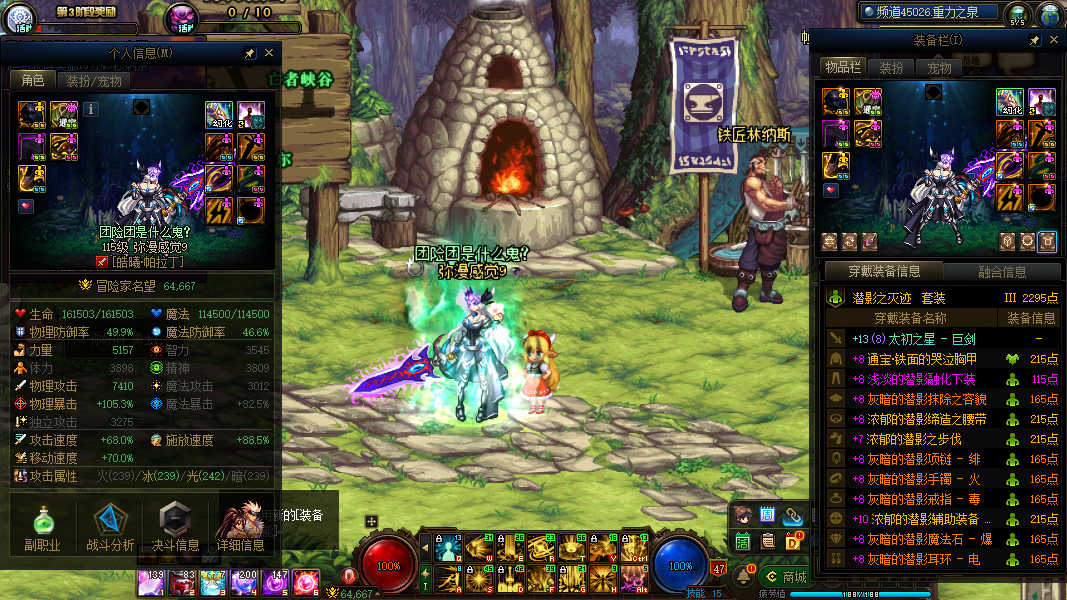Viewport: 1067px width, 600px height.
Task: Switch to the 装扮 tab in the equipment panel
Action: (890, 68)
